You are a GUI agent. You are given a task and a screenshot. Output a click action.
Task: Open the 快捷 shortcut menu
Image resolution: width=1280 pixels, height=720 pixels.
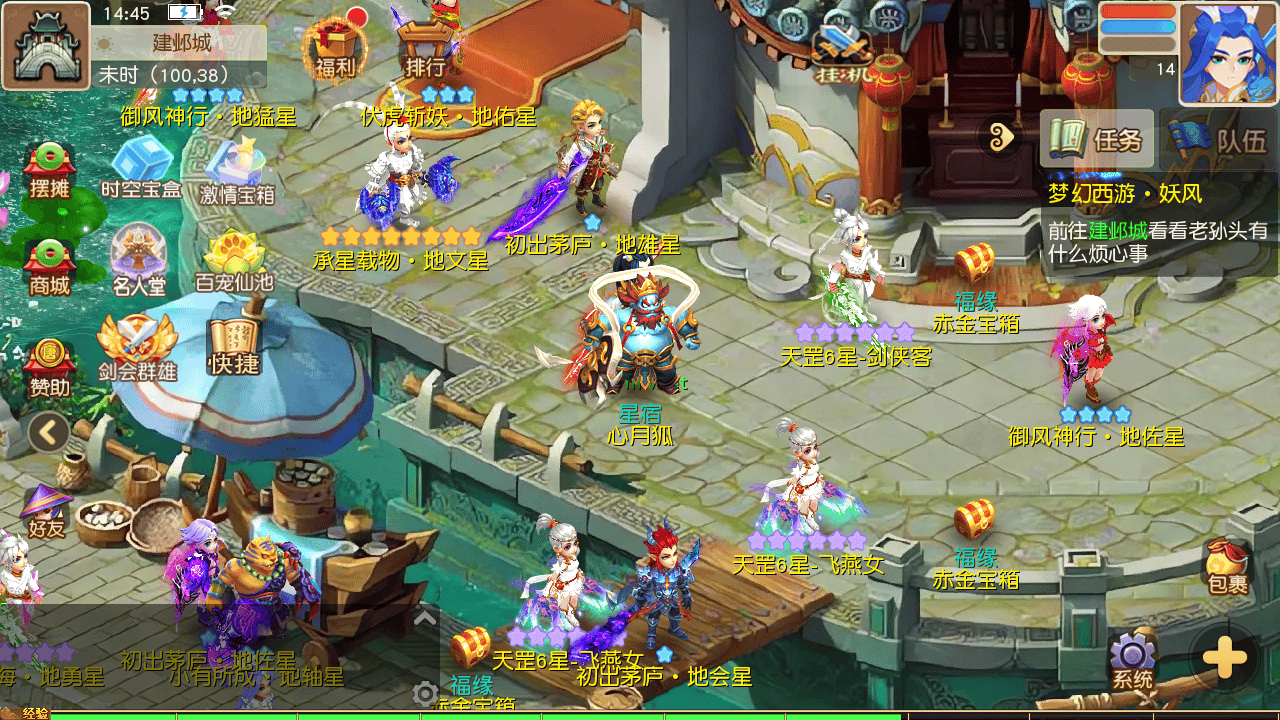coord(233,347)
